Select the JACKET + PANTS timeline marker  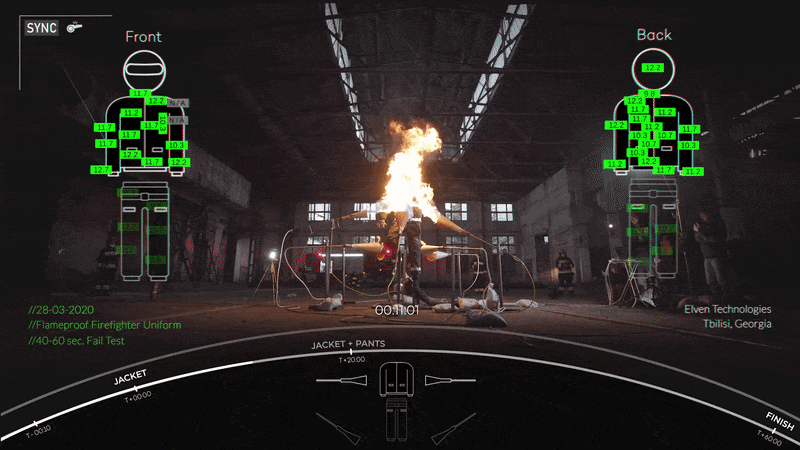pyautogui.click(x=347, y=344)
